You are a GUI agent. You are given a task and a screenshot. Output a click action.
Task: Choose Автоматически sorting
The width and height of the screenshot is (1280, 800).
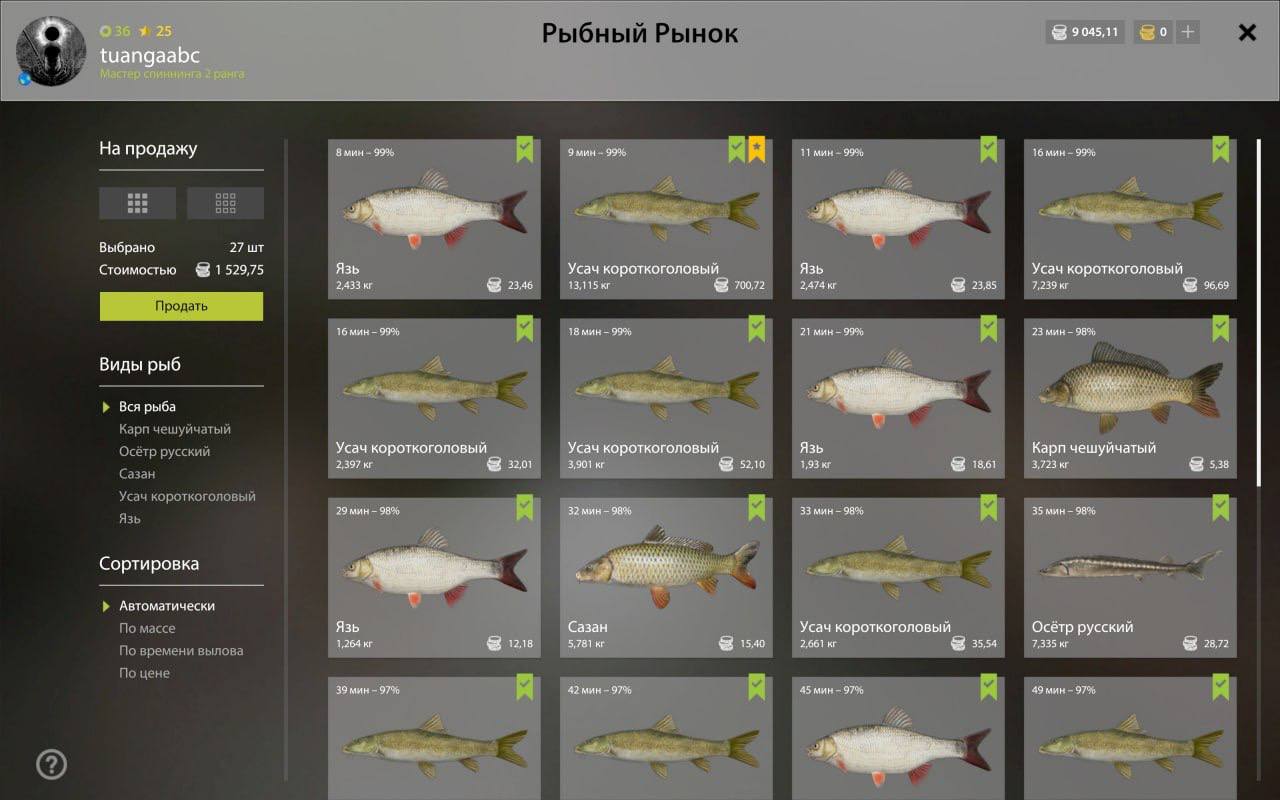167,606
